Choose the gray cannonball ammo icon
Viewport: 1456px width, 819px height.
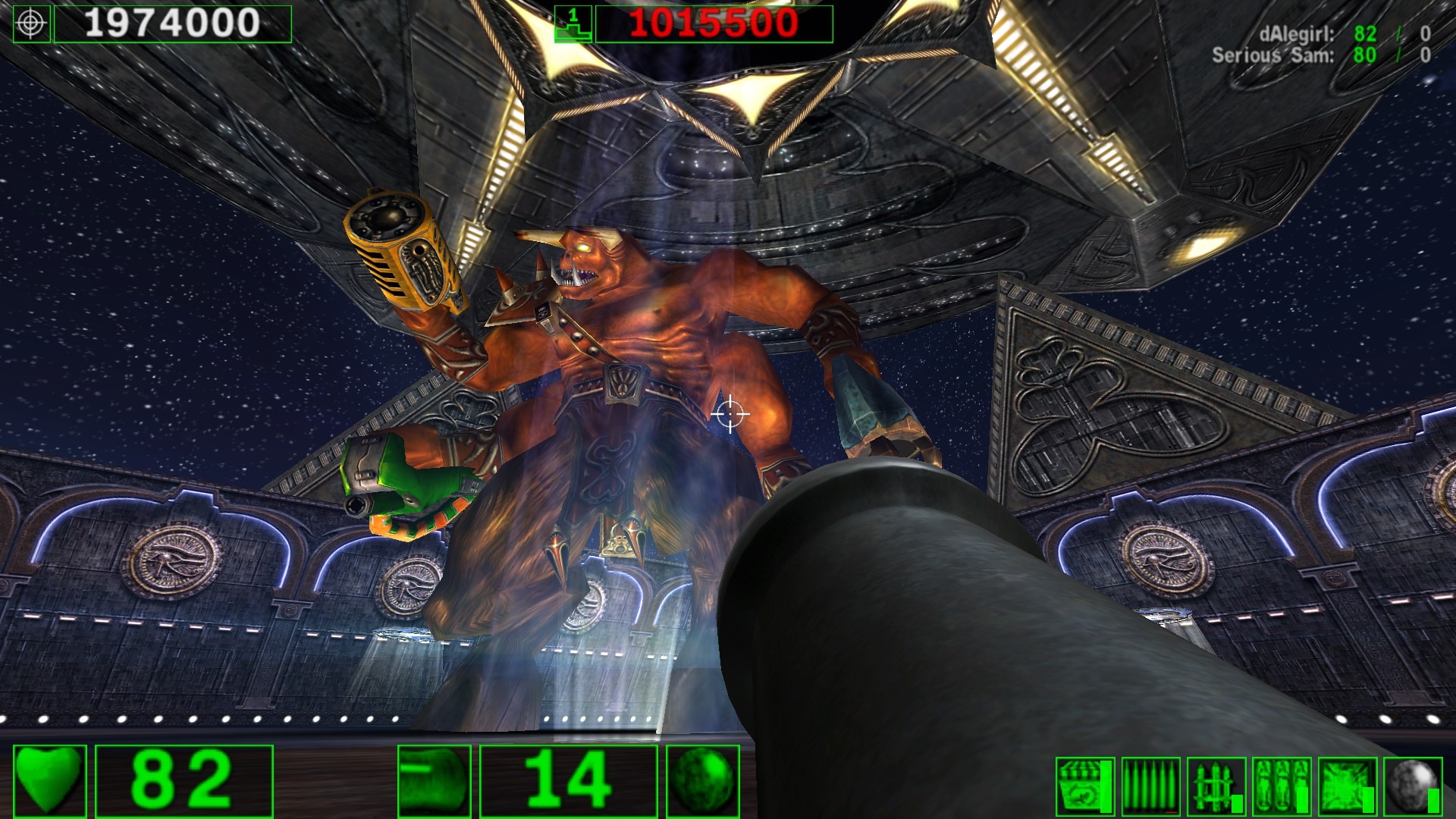click(1413, 786)
